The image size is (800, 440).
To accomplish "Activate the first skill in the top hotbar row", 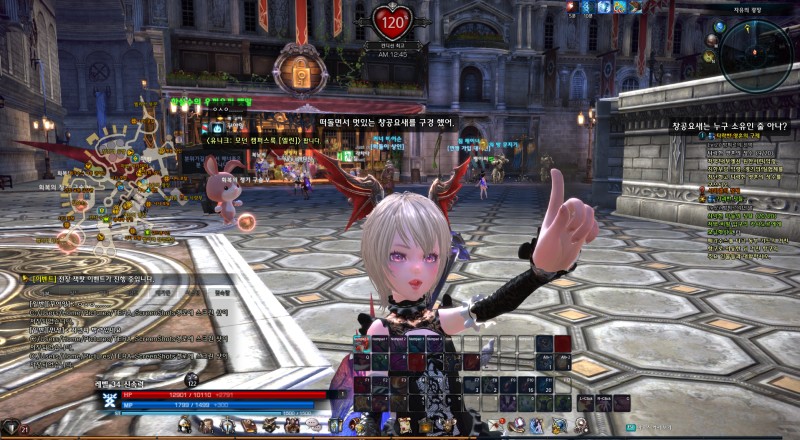I will (x=363, y=343).
